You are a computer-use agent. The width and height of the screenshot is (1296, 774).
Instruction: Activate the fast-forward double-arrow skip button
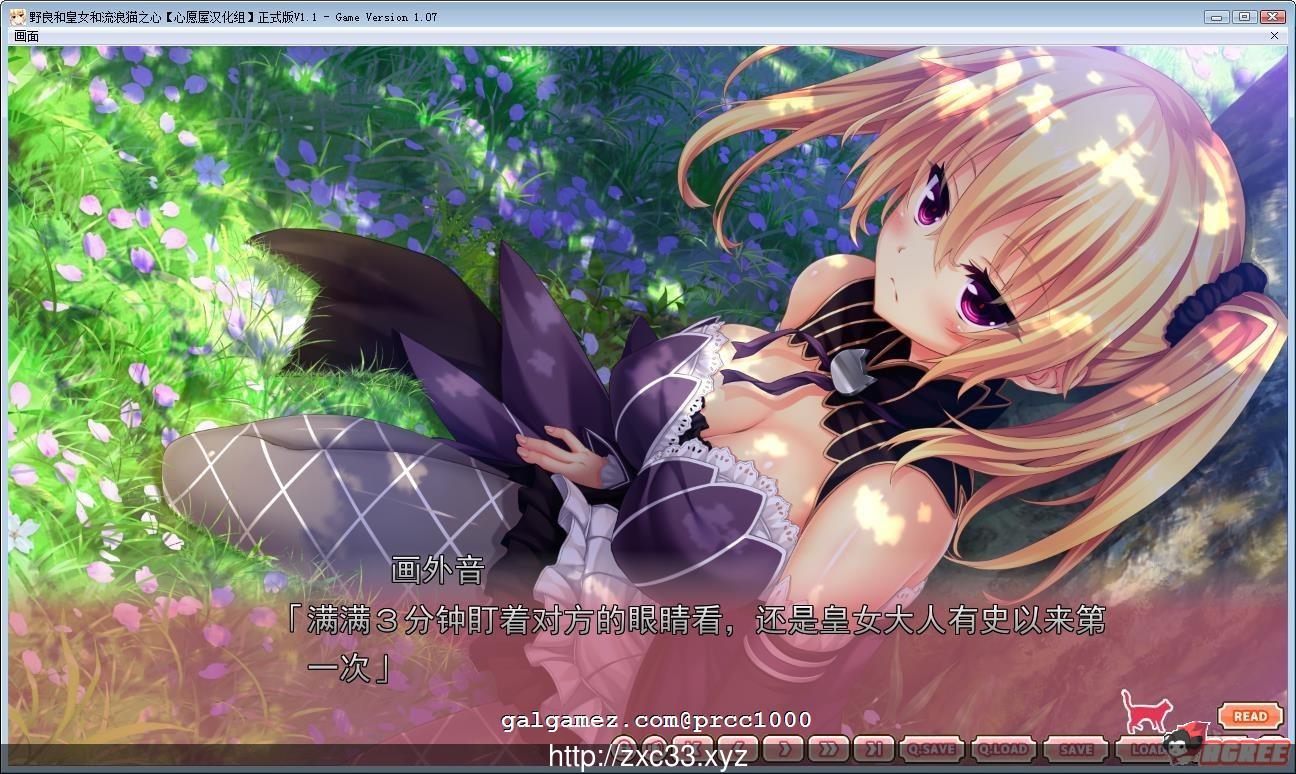(x=828, y=747)
